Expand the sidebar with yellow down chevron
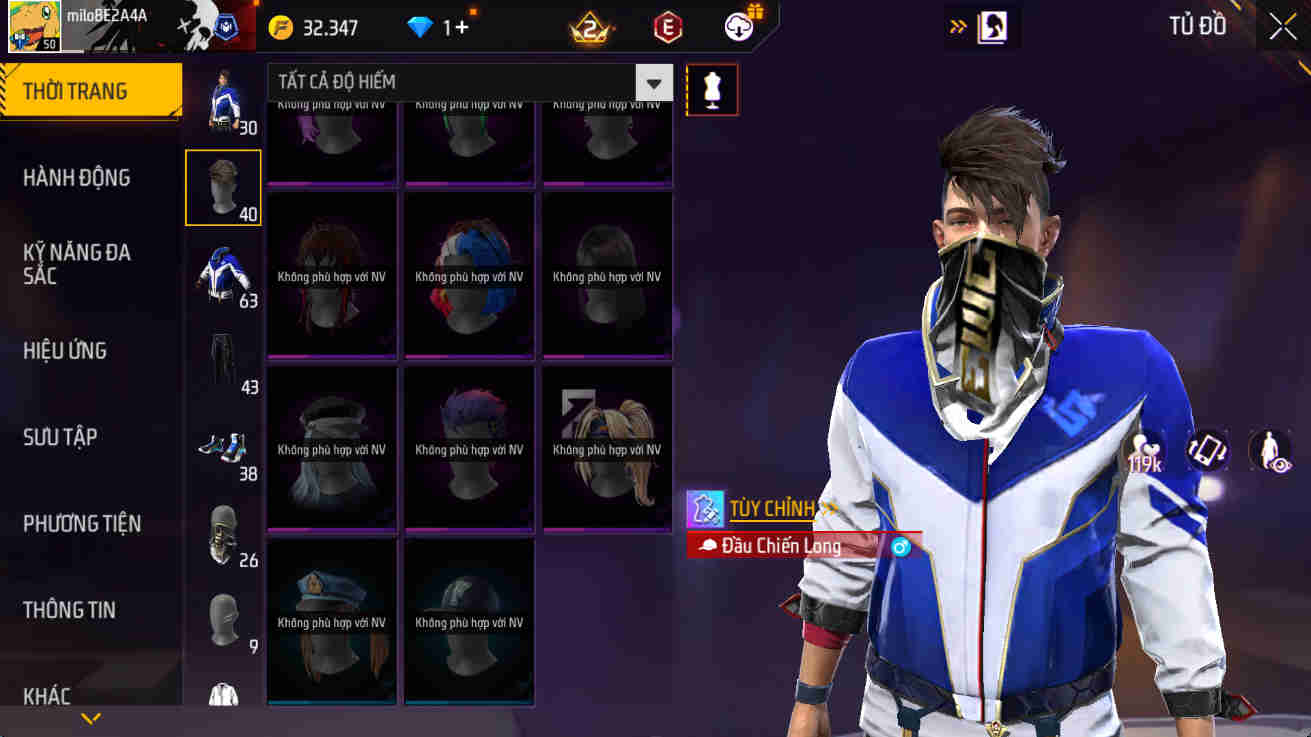The width and height of the screenshot is (1311, 737). tap(91, 716)
